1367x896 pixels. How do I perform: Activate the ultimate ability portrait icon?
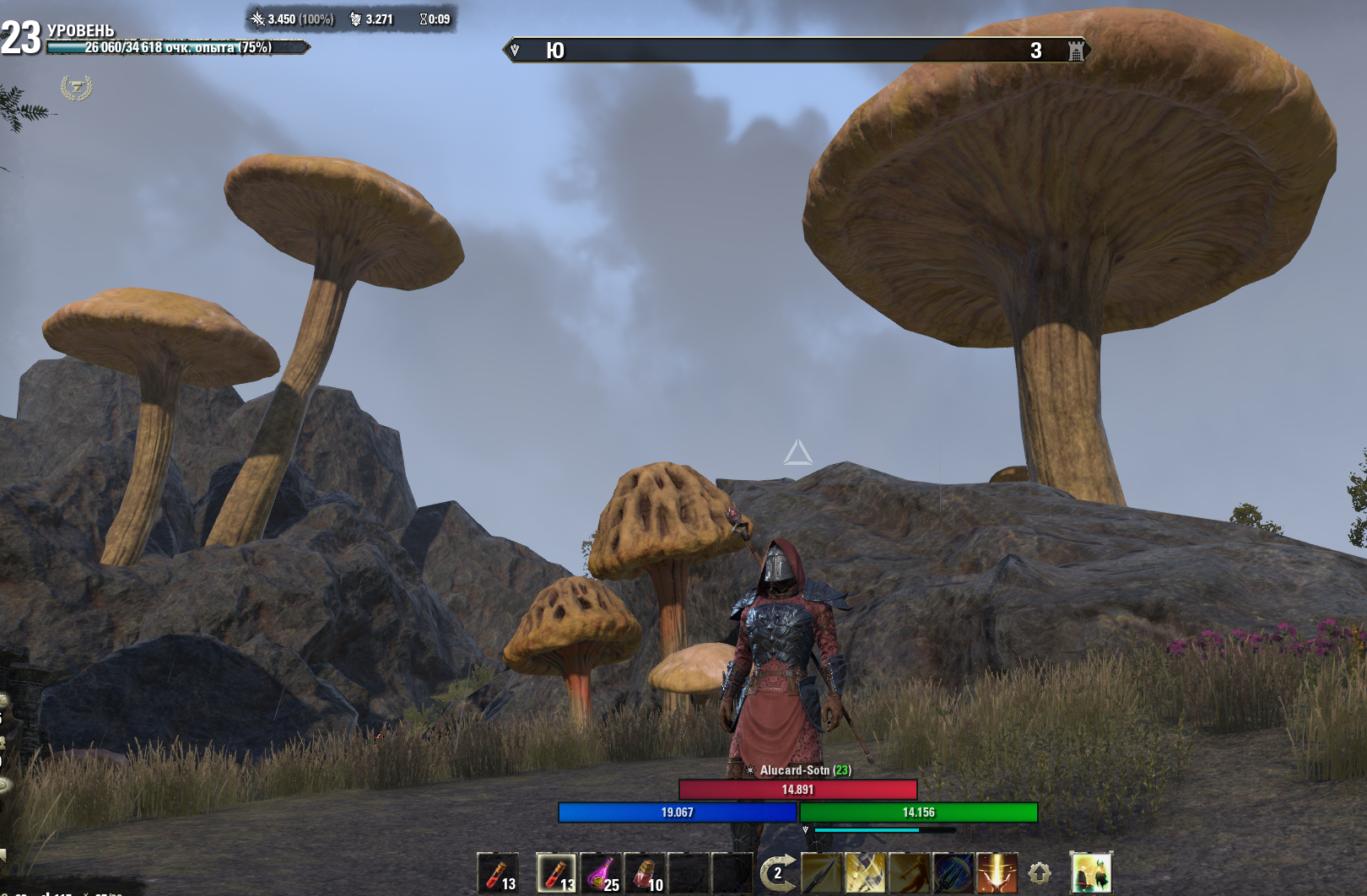coord(1091,873)
